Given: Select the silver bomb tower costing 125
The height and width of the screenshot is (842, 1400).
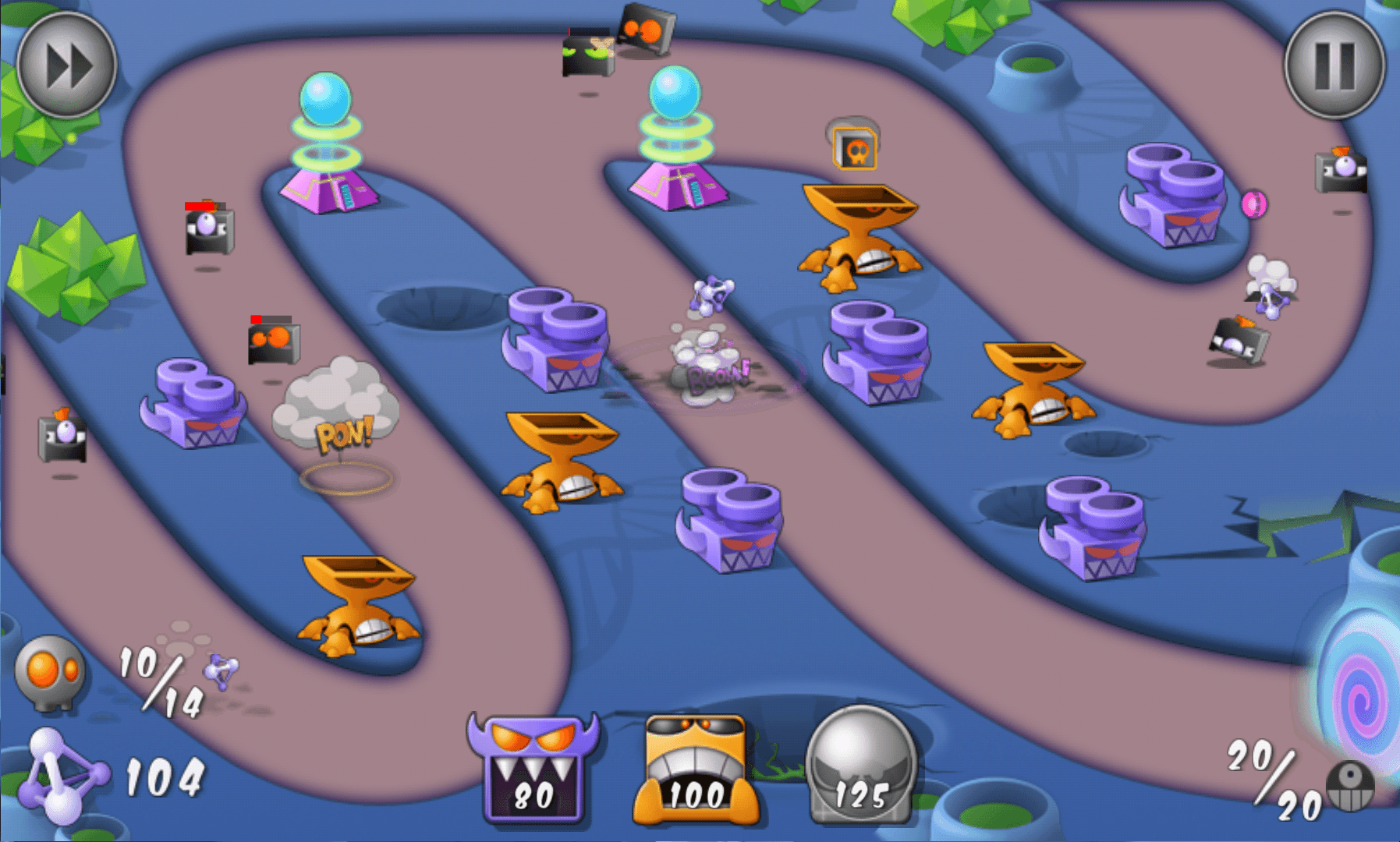Looking at the screenshot, I should 858,768.
